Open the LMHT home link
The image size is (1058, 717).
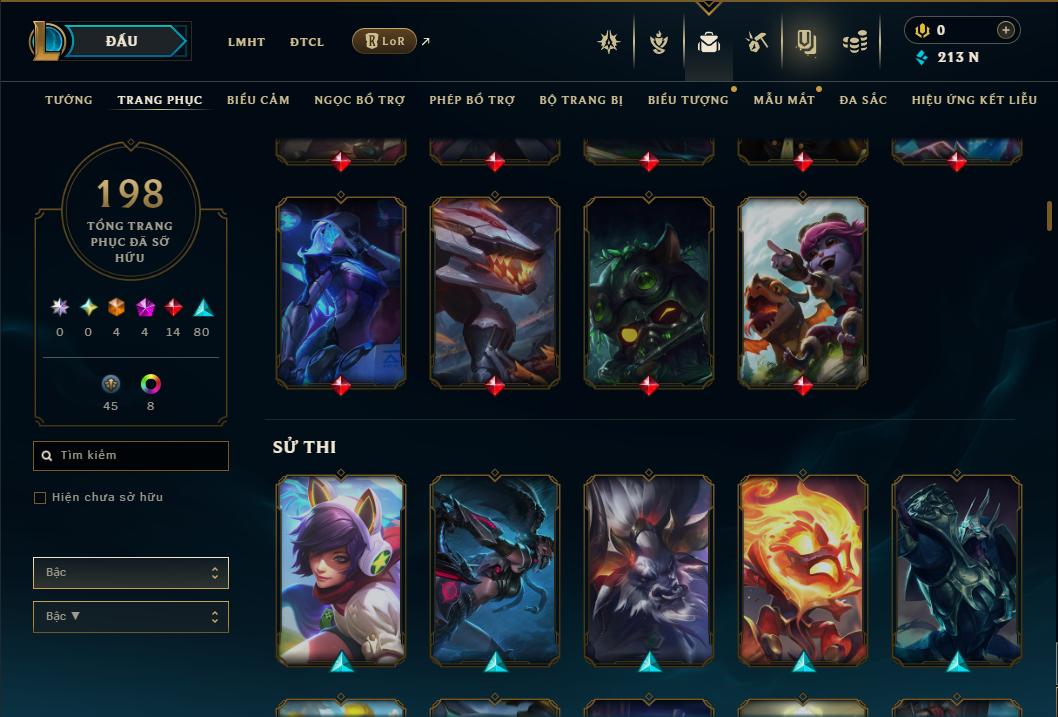click(x=246, y=42)
